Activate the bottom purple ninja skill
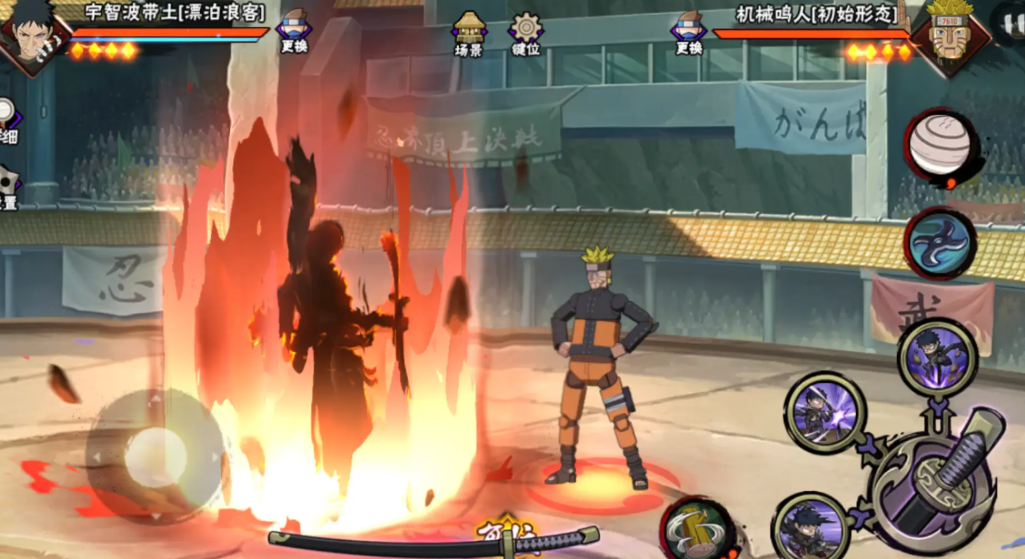Viewport: 1025px width, 559px height. [x=809, y=526]
